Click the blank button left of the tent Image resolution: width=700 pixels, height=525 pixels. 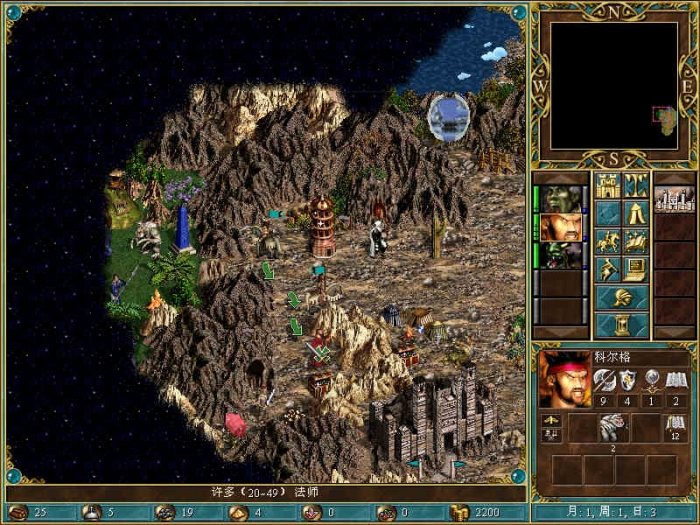click(x=607, y=214)
